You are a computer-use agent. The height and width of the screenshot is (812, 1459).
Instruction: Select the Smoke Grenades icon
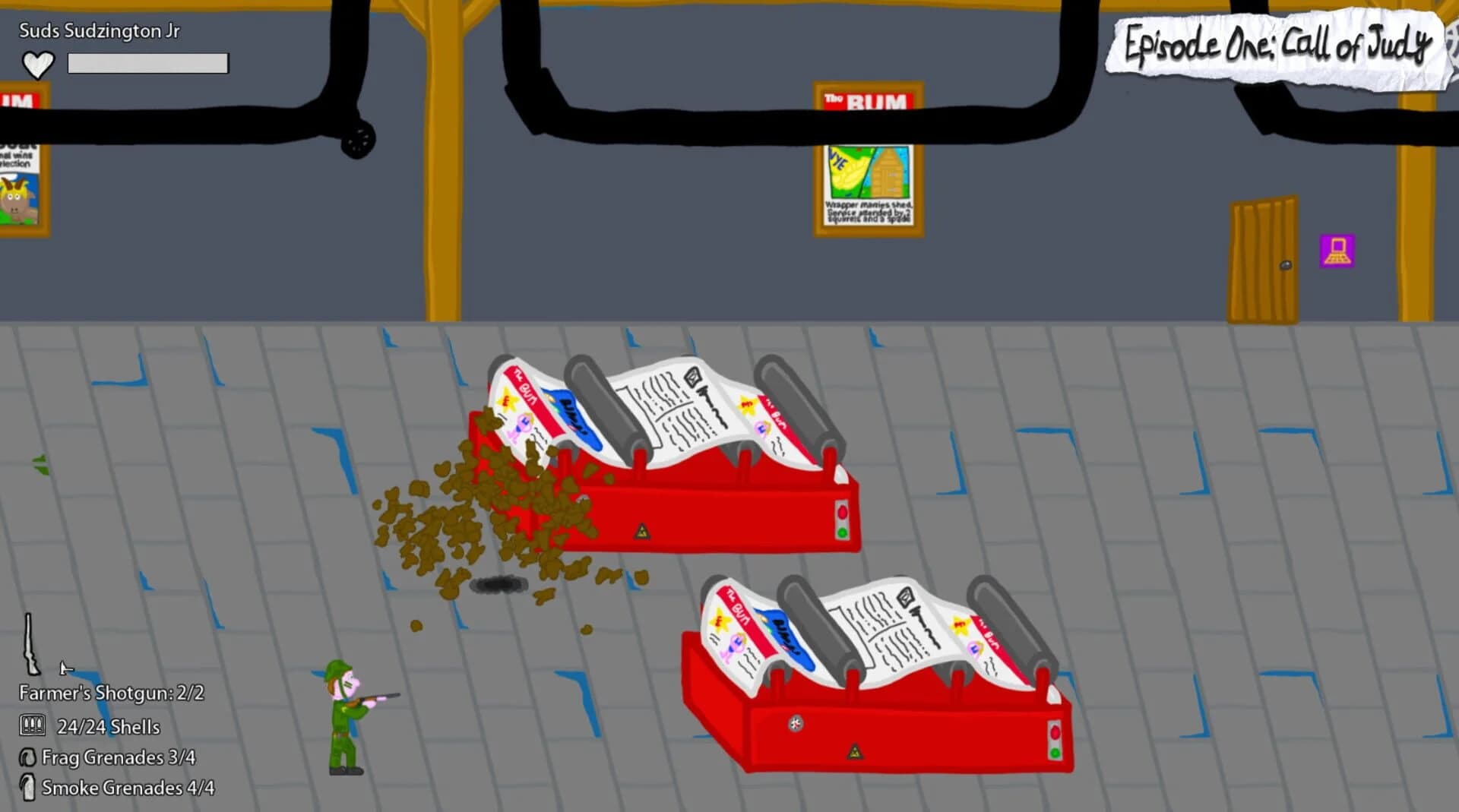coord(28,788)
